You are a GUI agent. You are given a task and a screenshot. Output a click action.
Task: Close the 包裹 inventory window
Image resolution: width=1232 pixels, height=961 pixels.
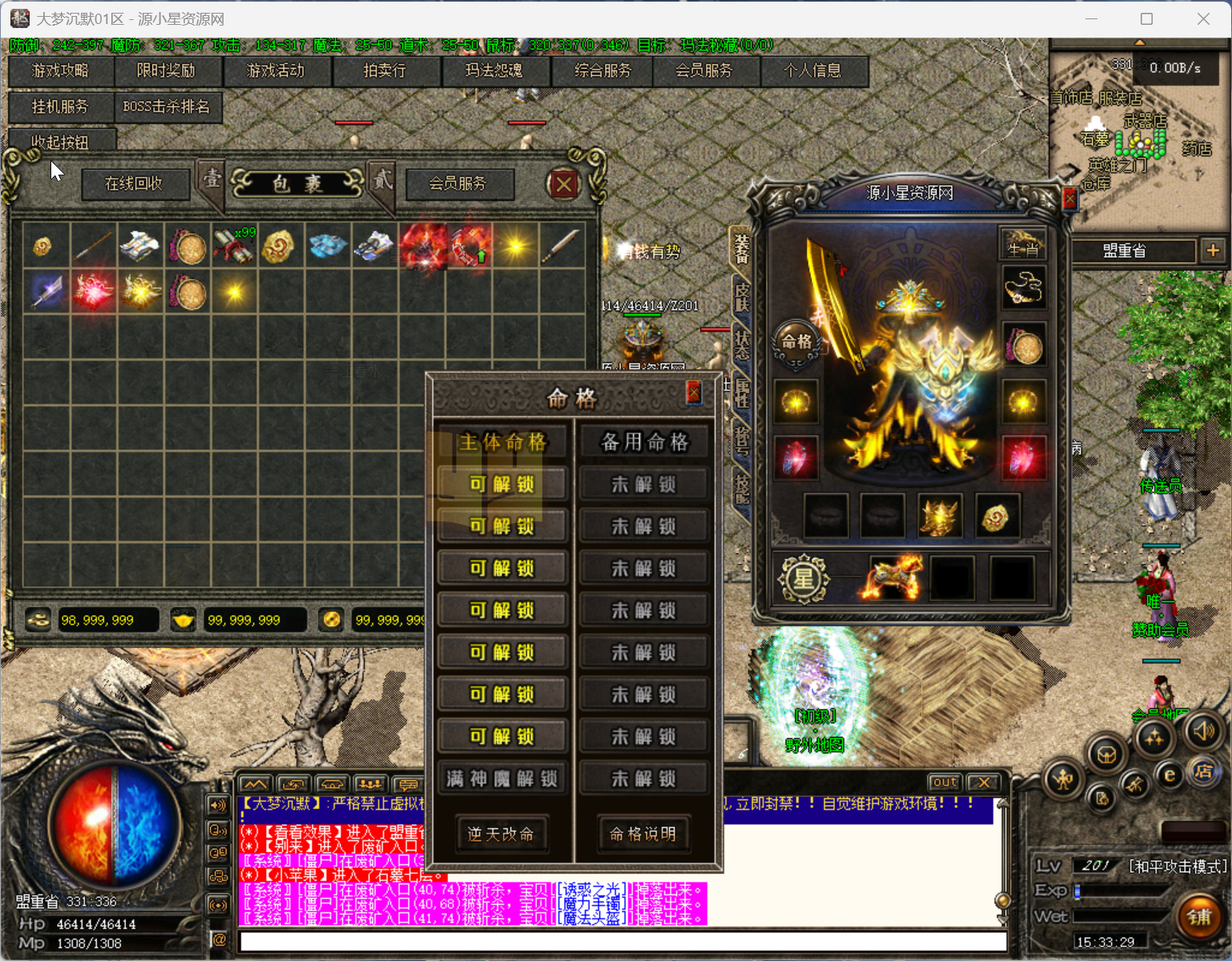[x=564, y=185]
